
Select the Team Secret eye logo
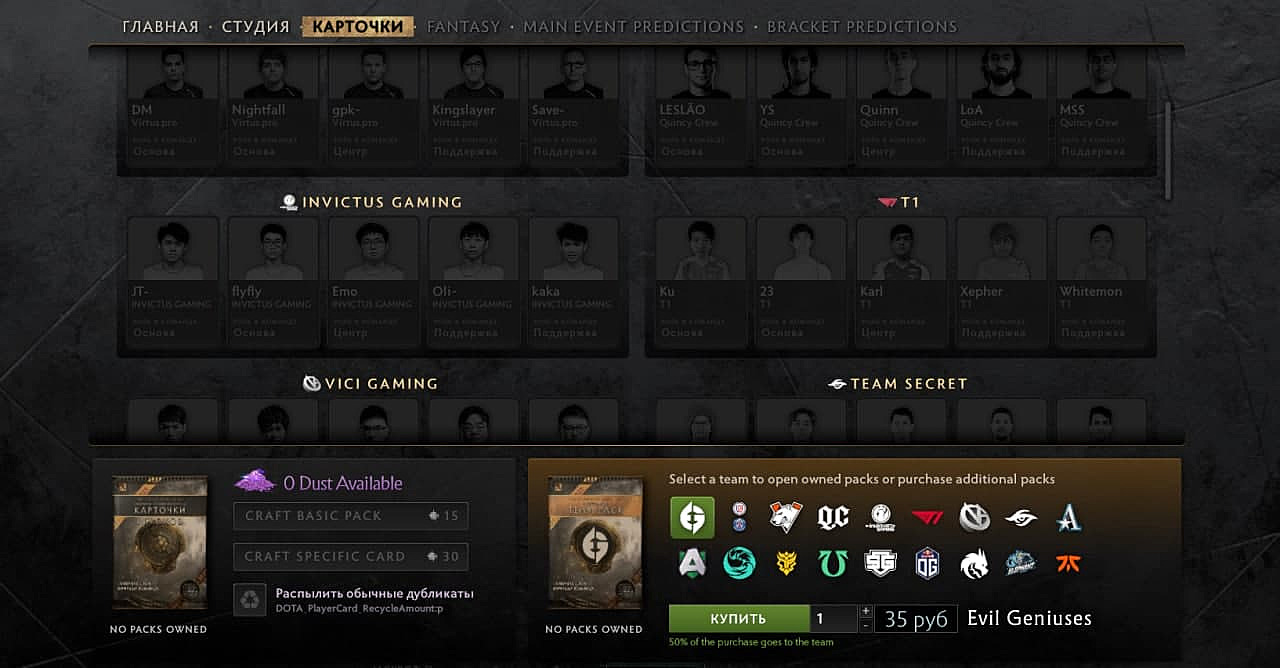(x=1021, y=517)
